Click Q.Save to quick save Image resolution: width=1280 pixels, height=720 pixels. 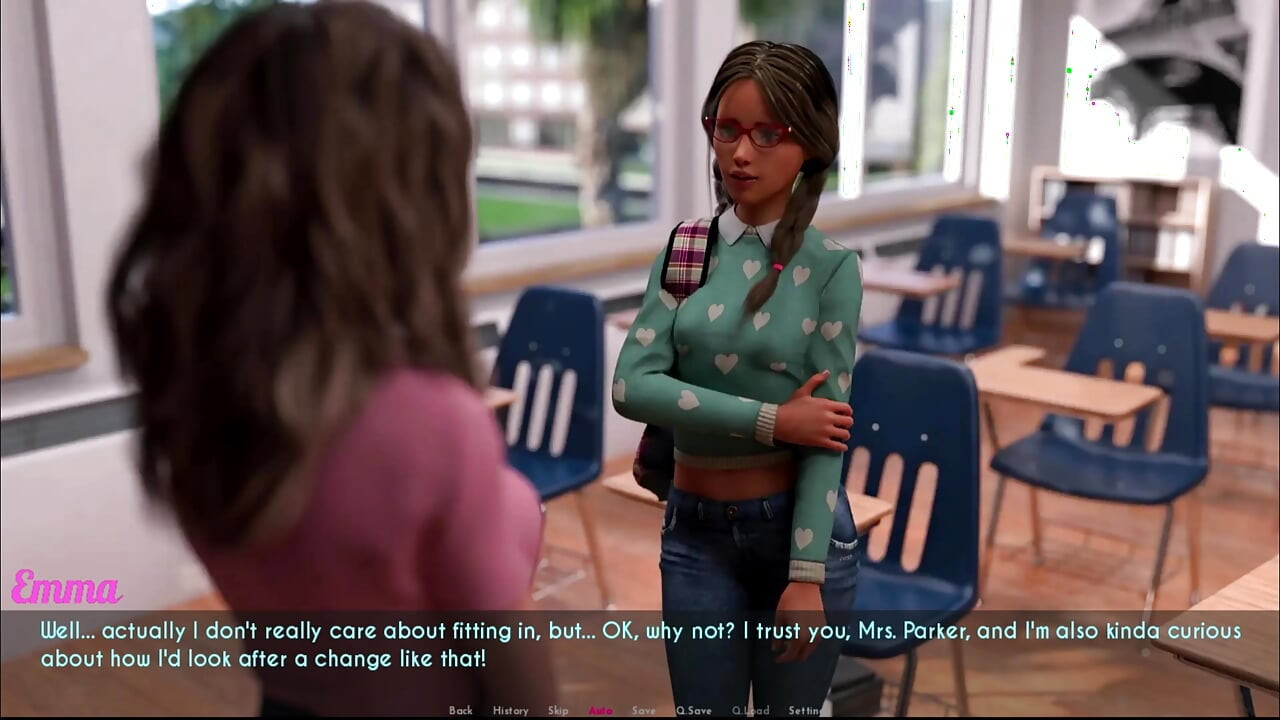click(x=694, y=710)
